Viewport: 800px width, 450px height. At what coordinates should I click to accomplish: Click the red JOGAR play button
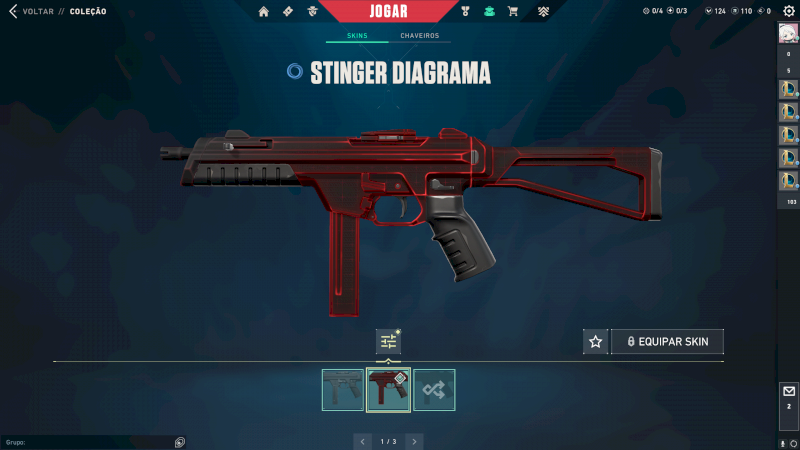point(395,11)
